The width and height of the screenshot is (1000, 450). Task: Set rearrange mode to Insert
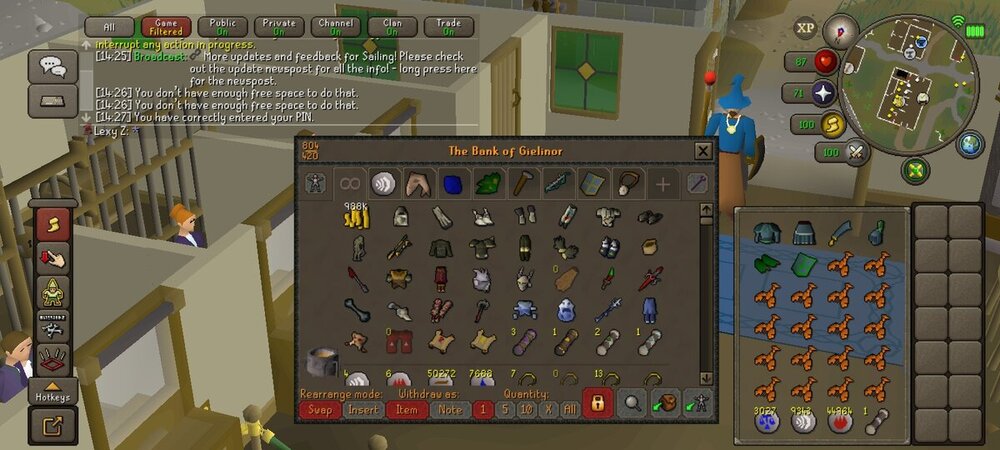coord(362,409)
